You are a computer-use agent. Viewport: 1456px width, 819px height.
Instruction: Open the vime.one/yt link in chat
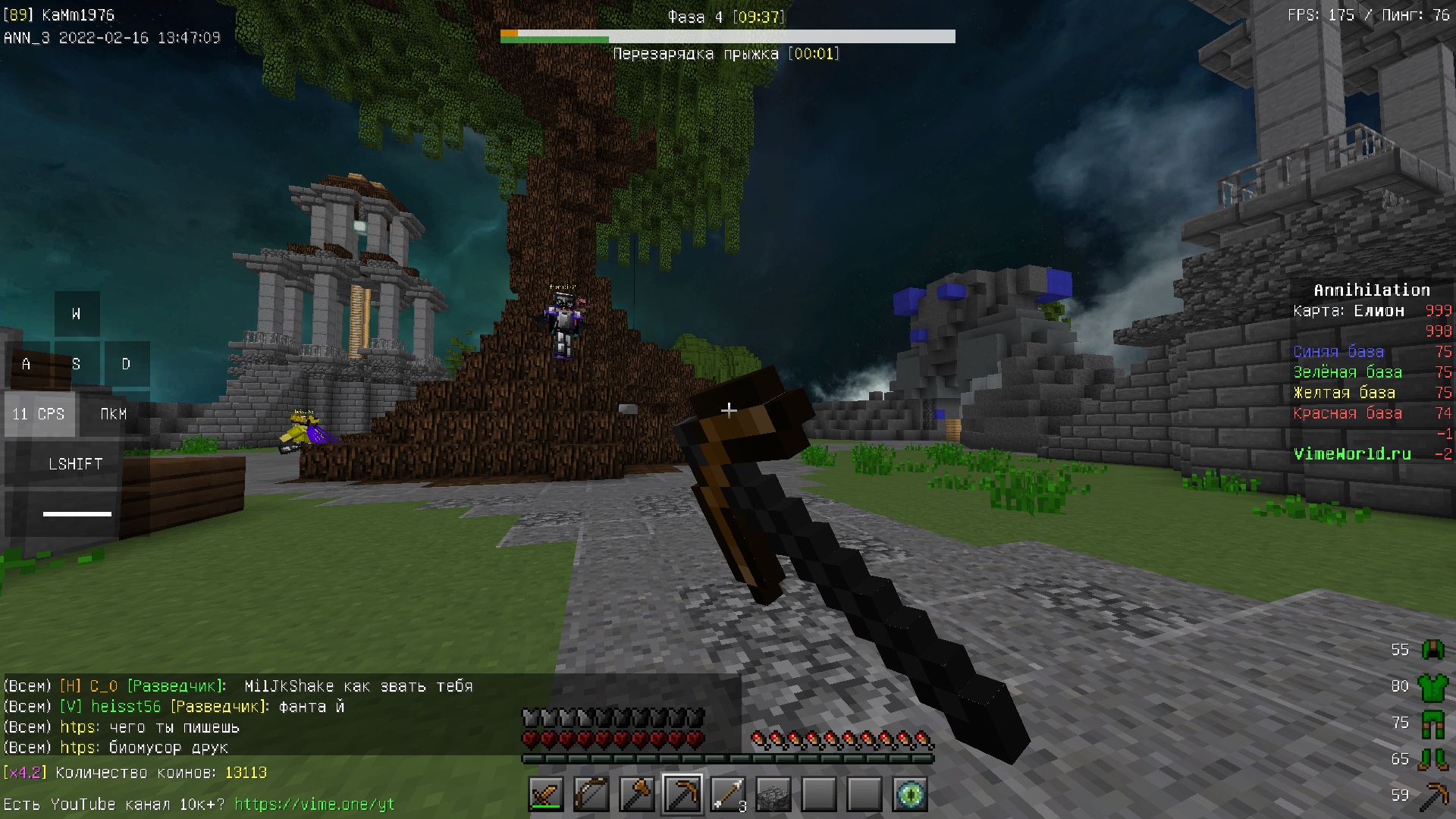(x=314, y=804)
